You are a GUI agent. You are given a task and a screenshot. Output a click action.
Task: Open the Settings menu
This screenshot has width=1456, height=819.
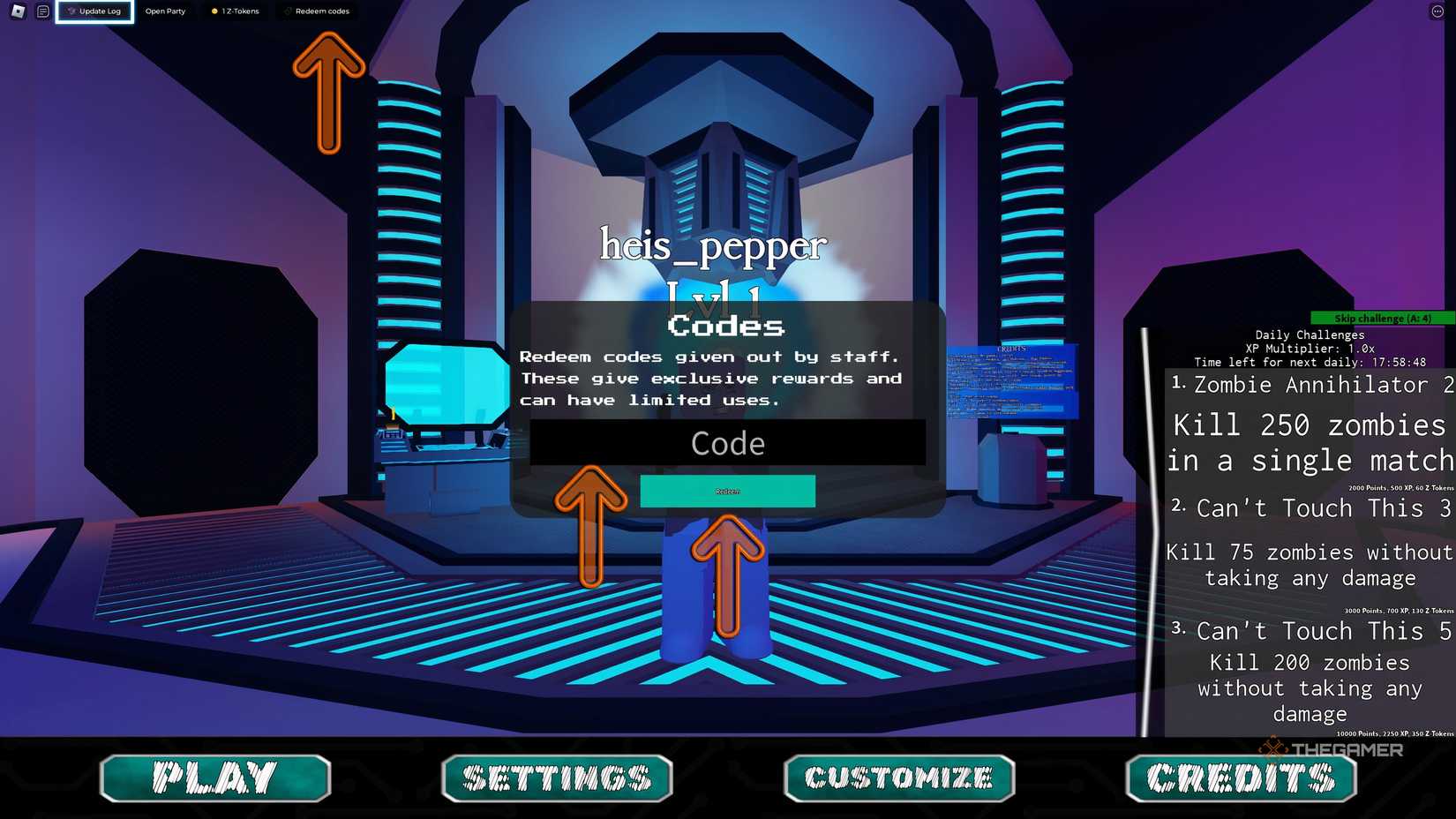pyautogui.click(x=557, y=778)
